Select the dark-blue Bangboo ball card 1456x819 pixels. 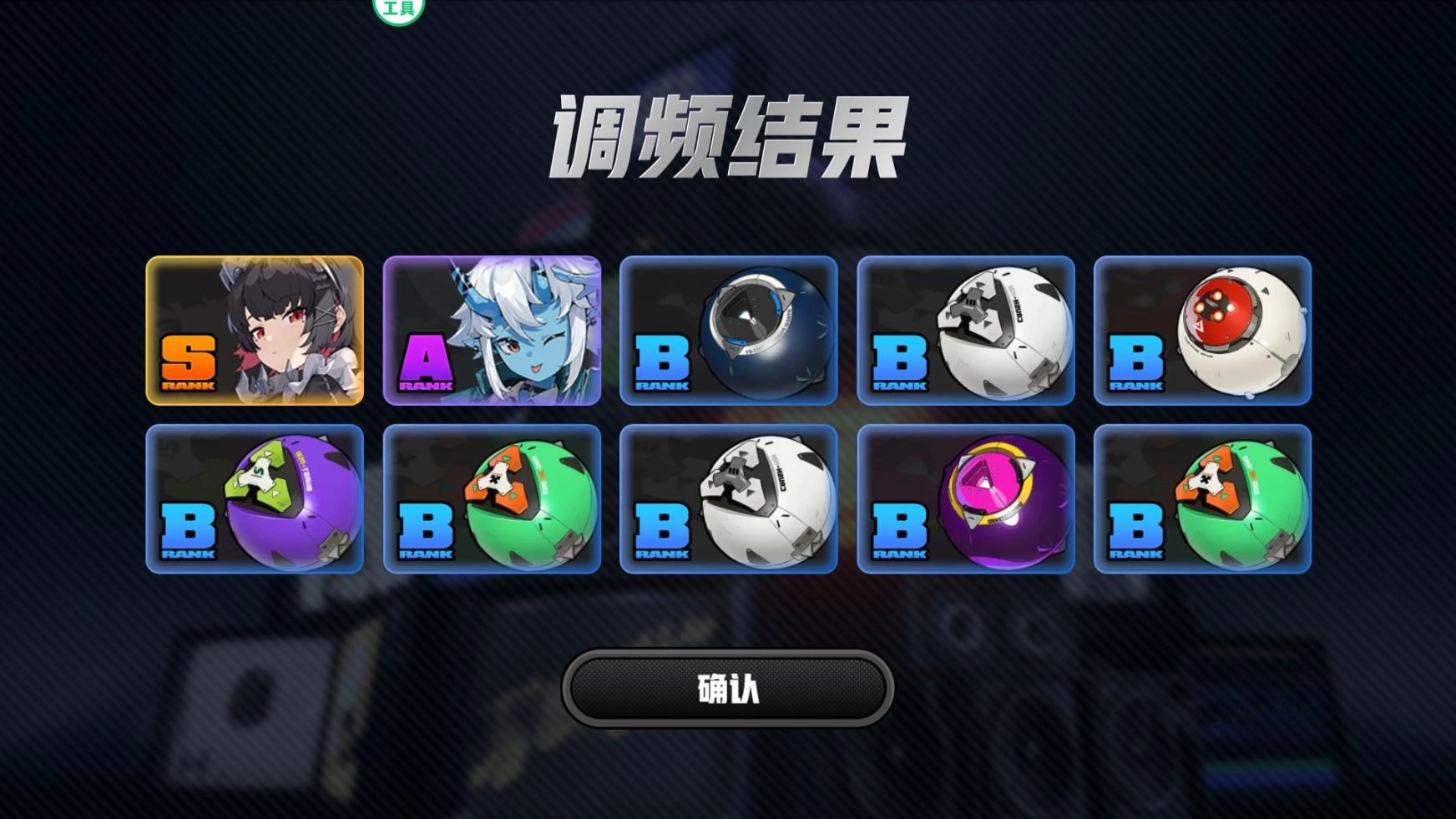click(730, 330)
